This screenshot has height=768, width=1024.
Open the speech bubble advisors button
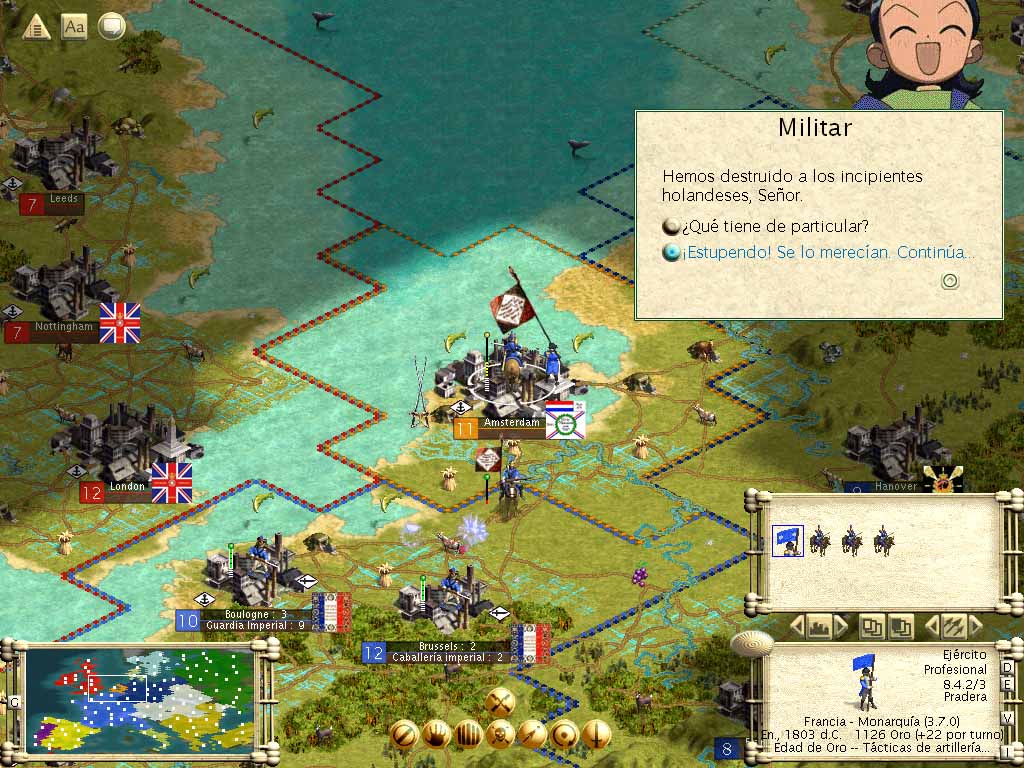pos(112,27)
